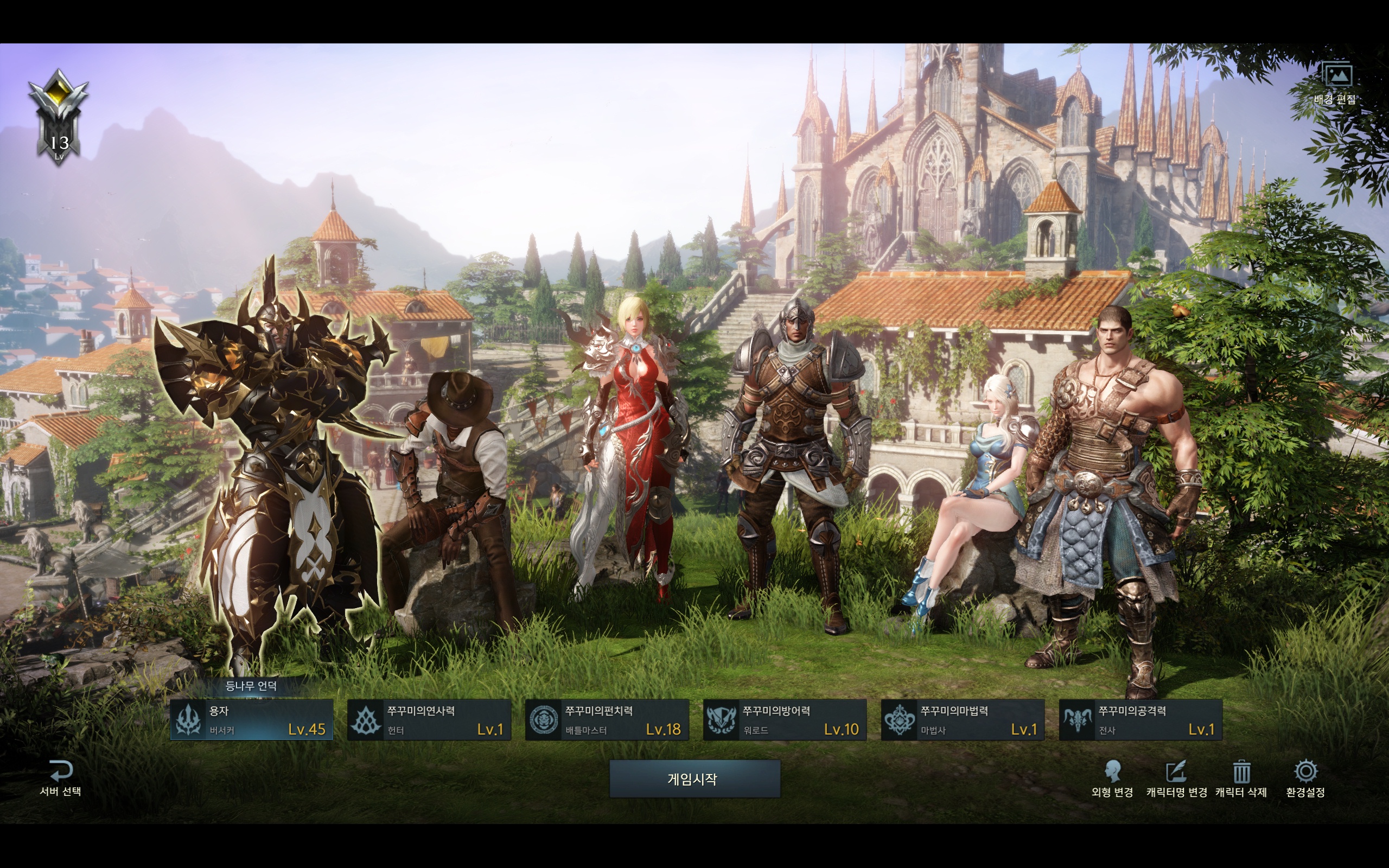Select the 용자 Berserker Lv.45 character

(251, 720)
